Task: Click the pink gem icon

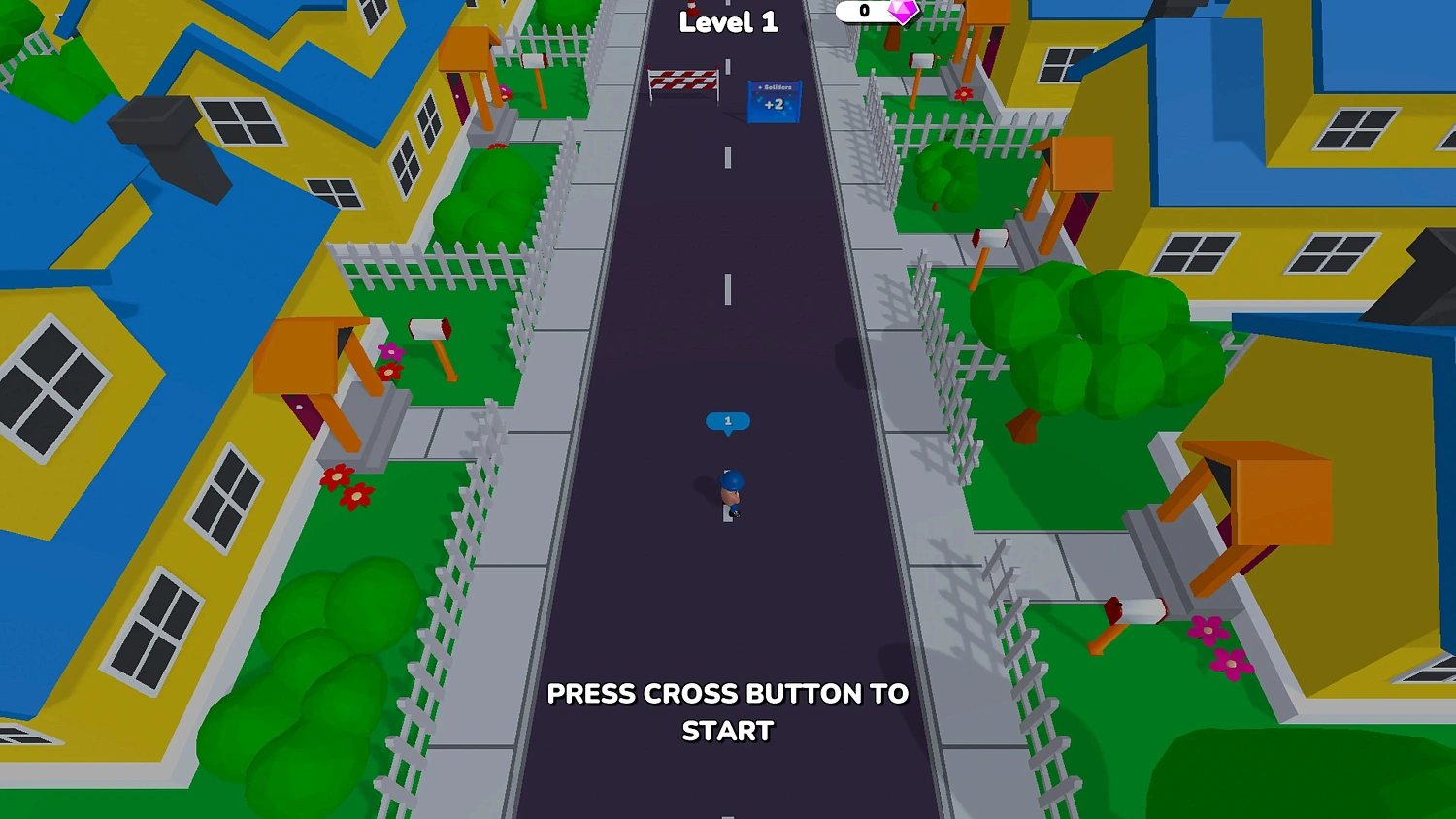Action: pyautogui.click(x=901, y=12)
